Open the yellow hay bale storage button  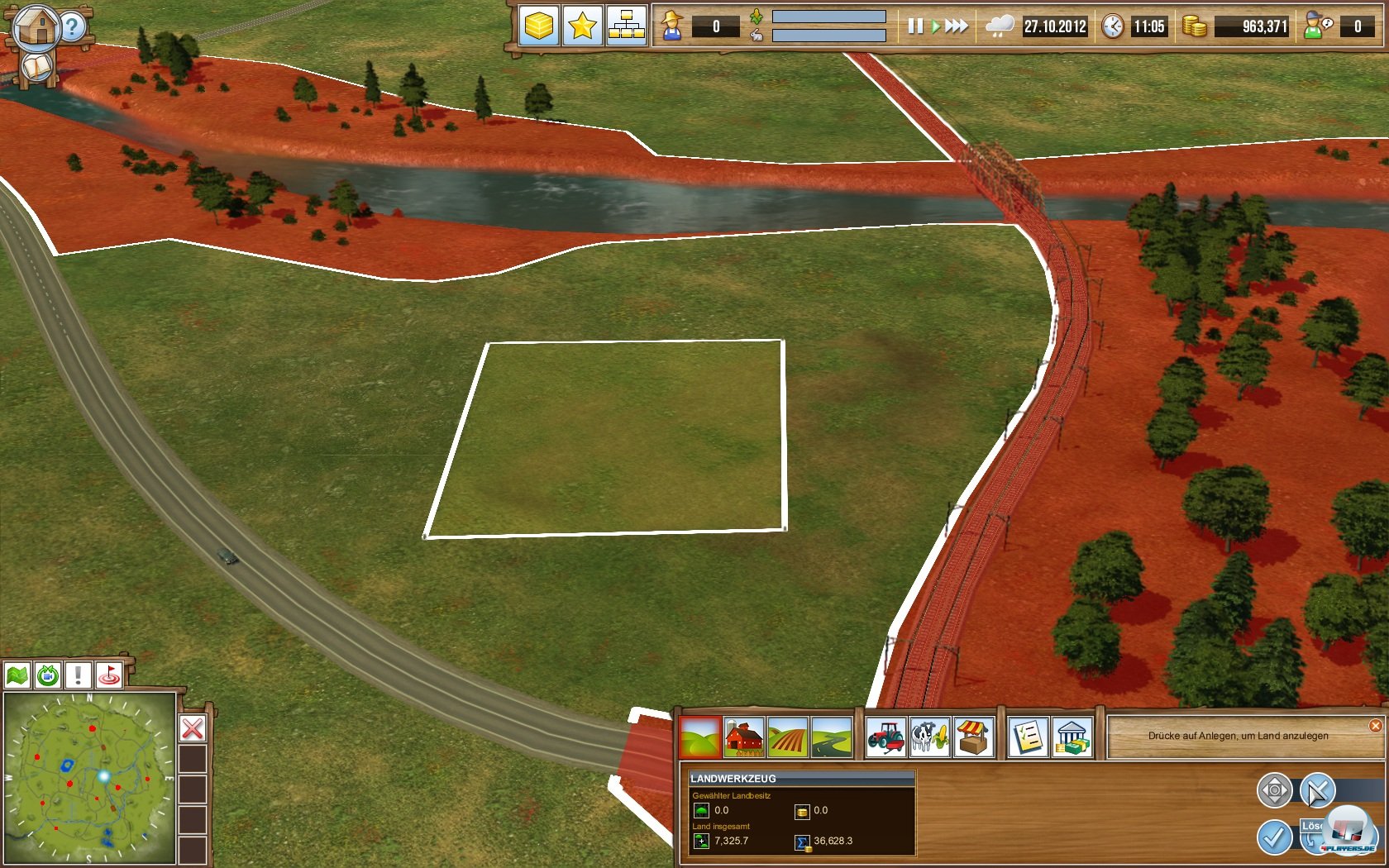tap(538, 26)
